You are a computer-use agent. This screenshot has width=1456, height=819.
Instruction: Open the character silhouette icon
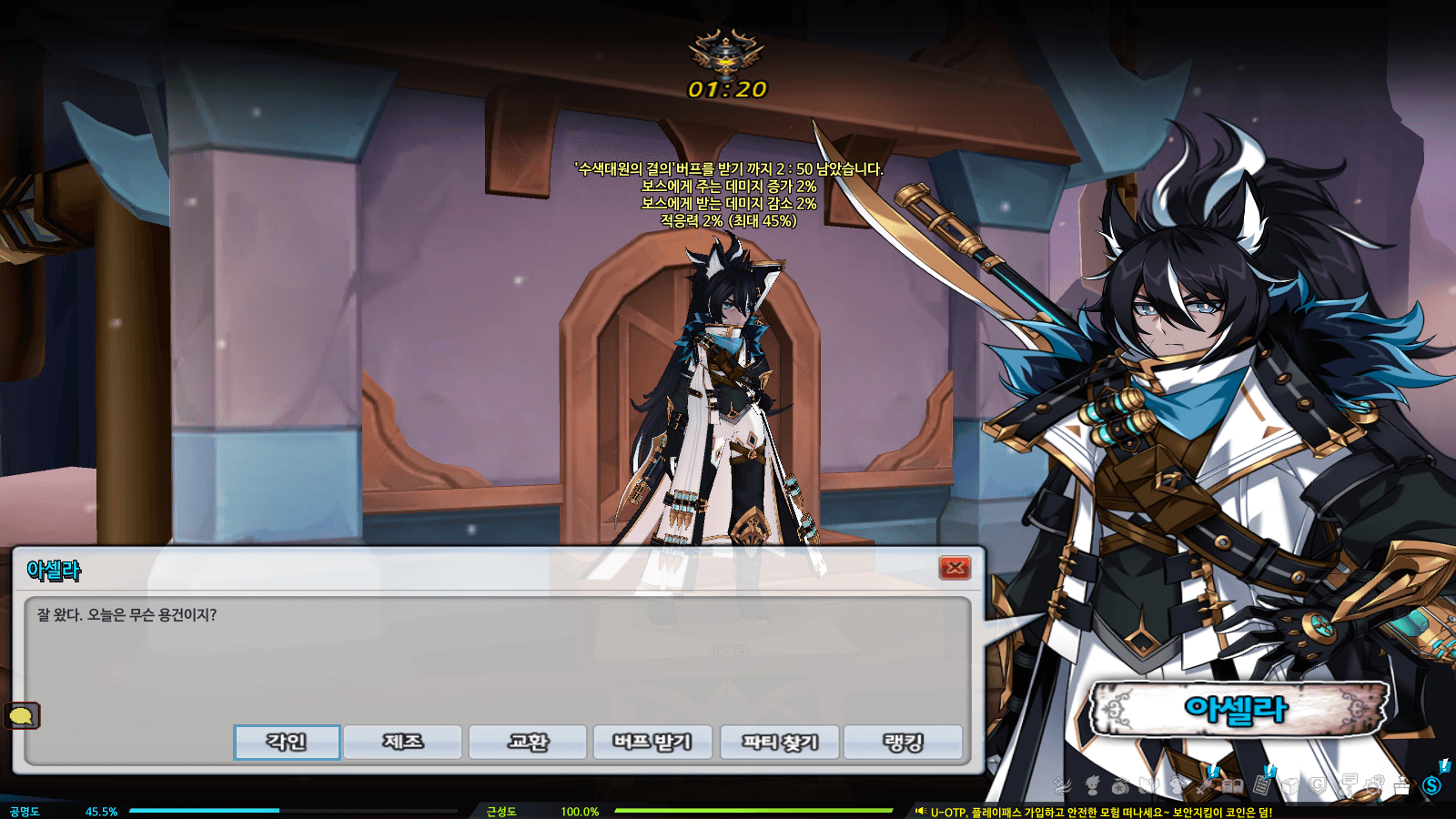(1092, 784)
